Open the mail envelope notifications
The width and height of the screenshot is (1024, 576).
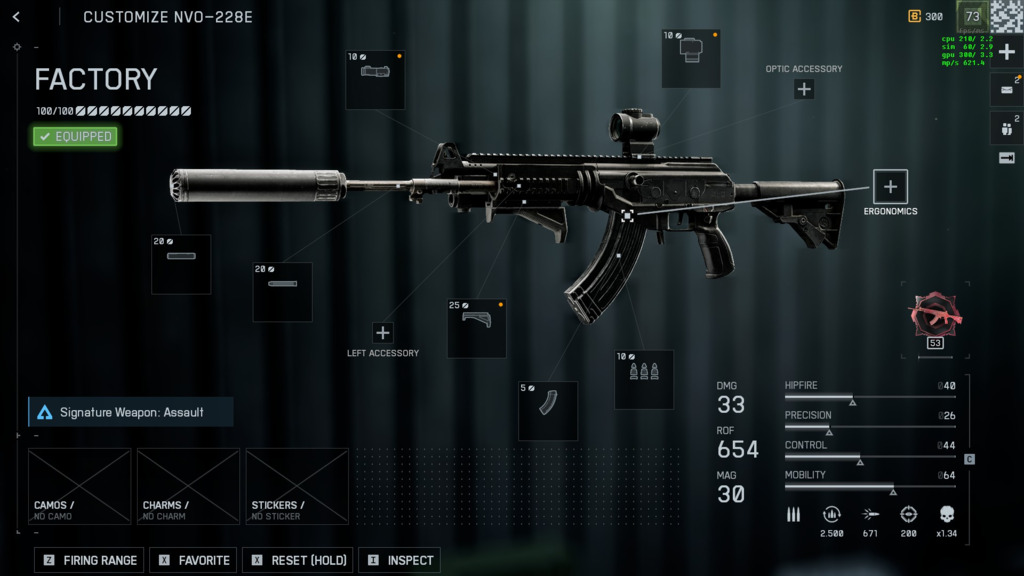1006,89
